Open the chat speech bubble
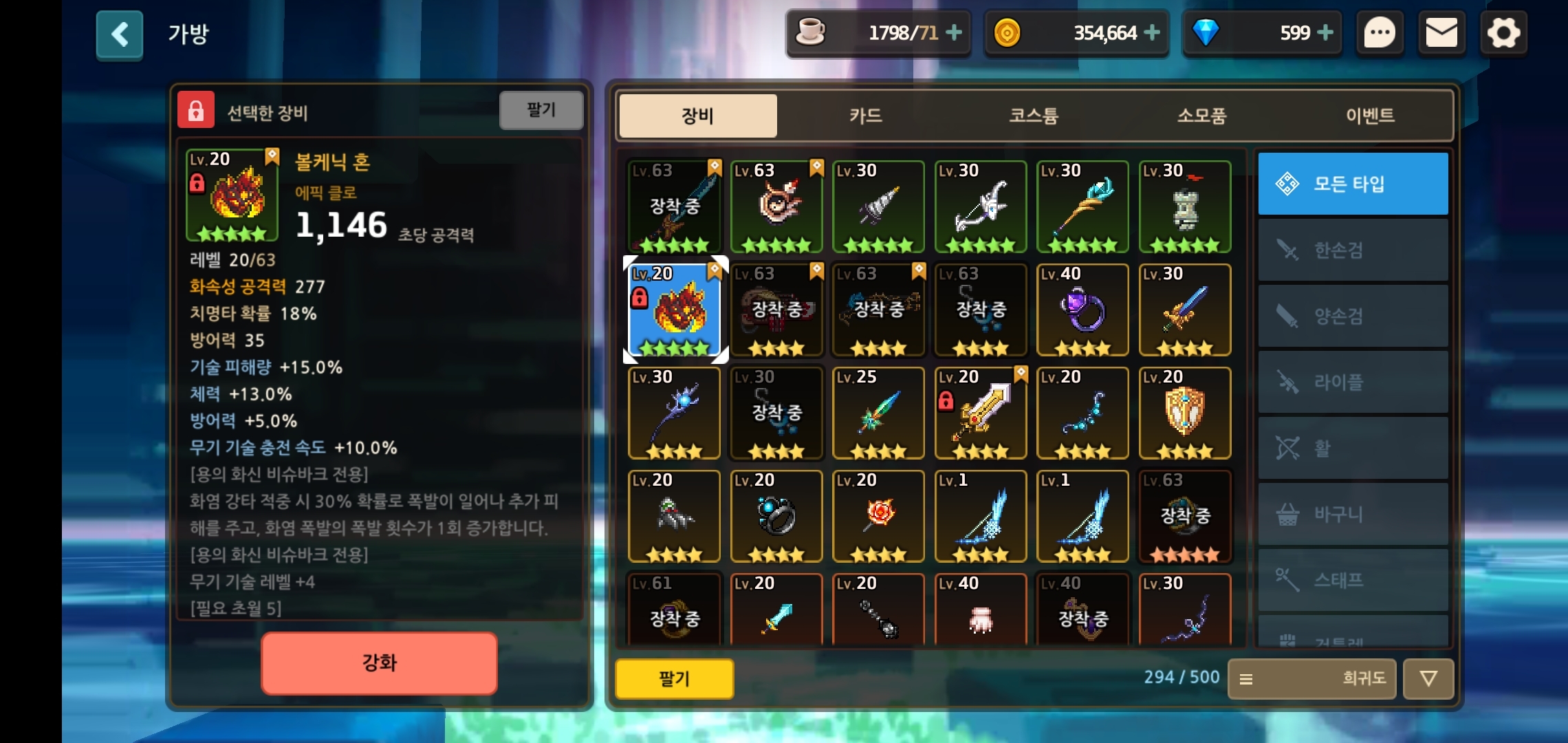This screenshot has height=743, width=1568. click(1380, 33)
